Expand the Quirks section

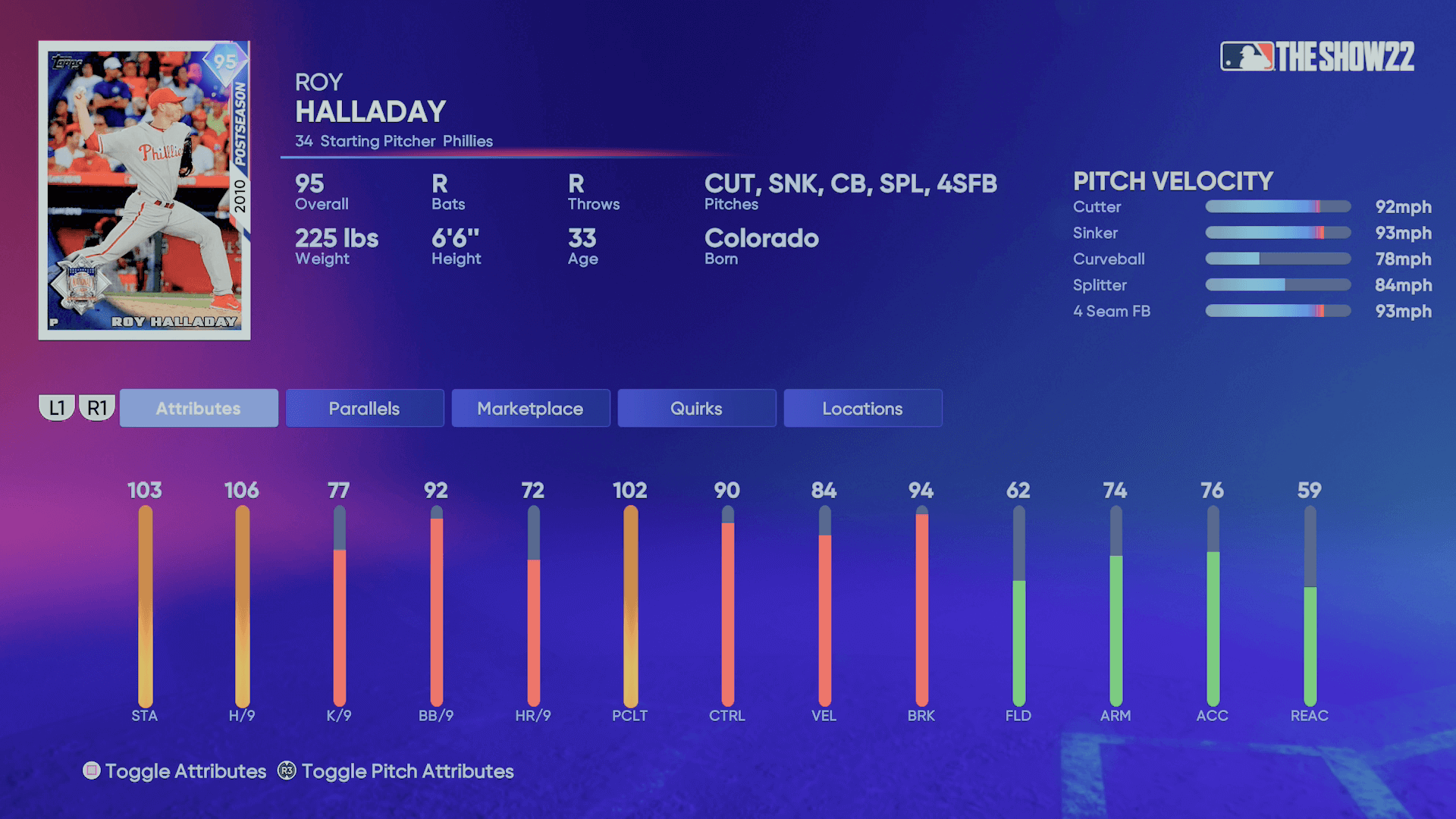click(x=696, y=408)
